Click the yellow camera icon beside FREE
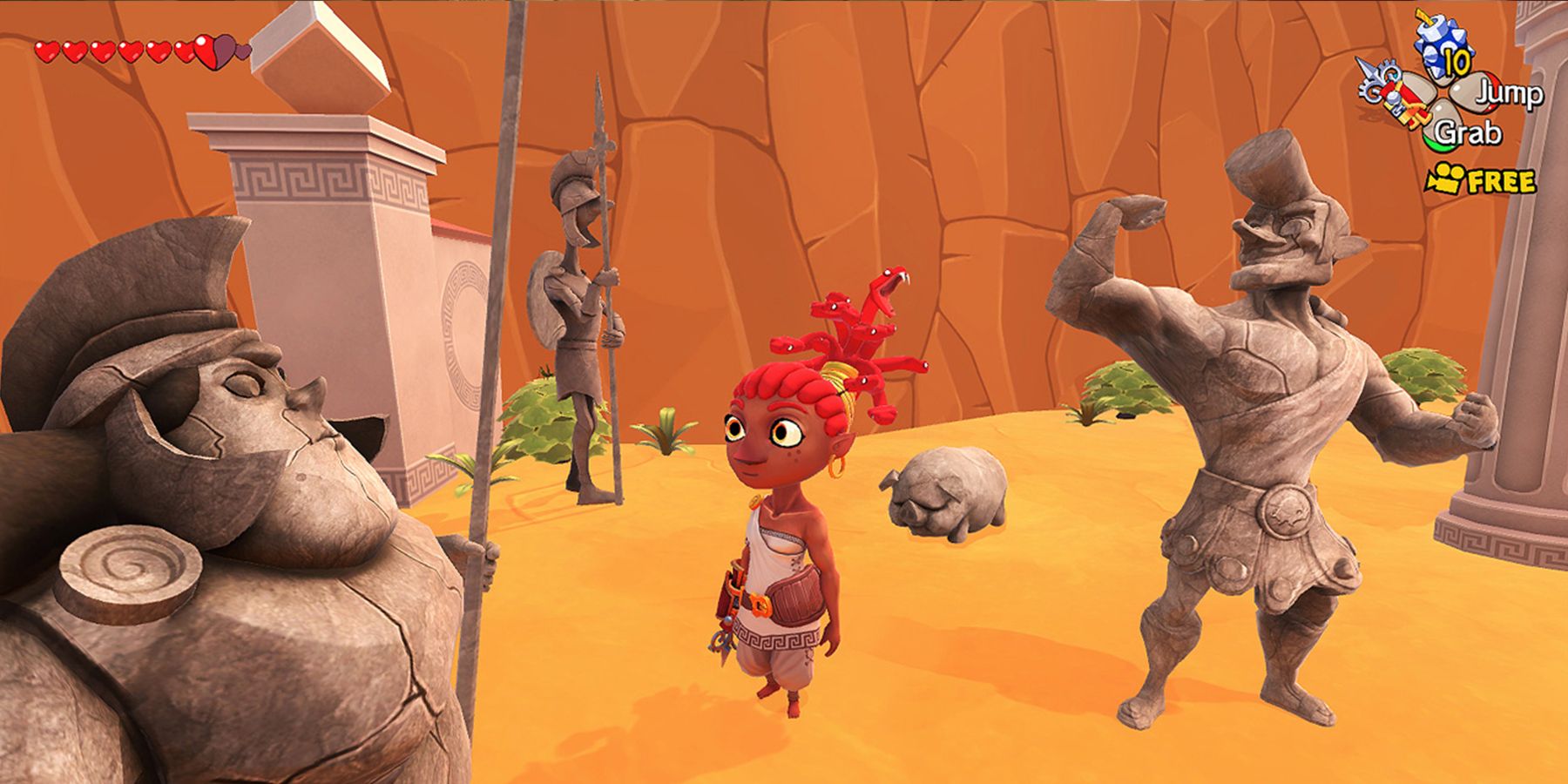The width and height of the screenshot is (1568, 784). (x=1446, y=178)
